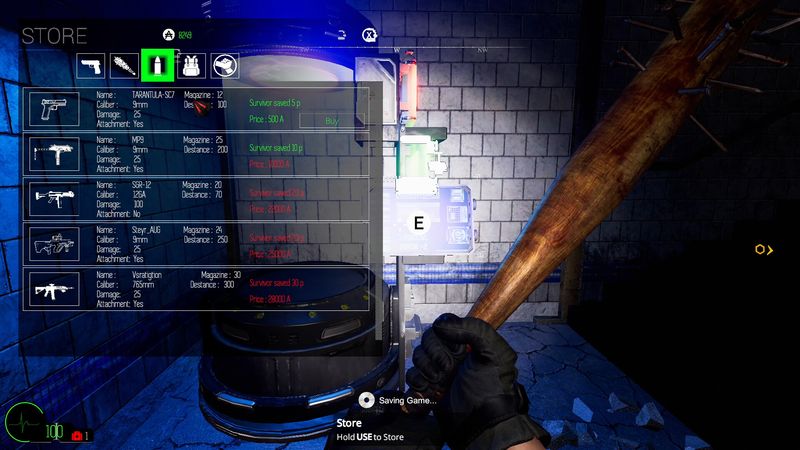
Task: Pick the Vsratigtion rifle row
Action: (196, 288)
